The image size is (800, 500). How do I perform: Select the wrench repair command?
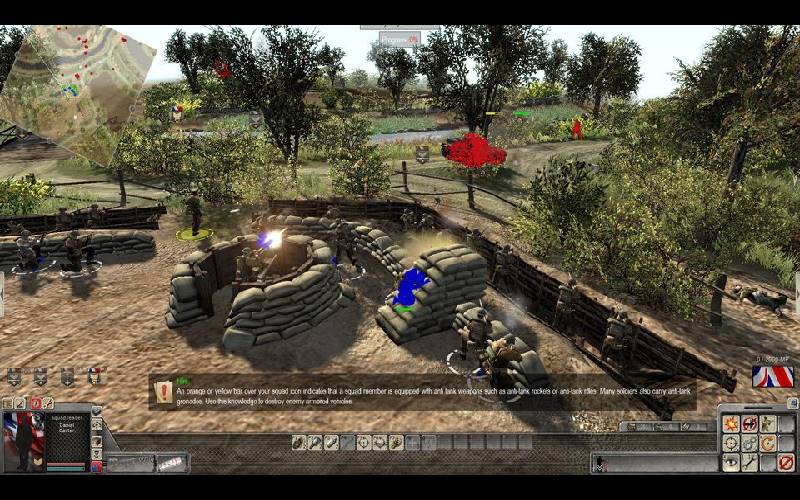click(x=749, y=462)
